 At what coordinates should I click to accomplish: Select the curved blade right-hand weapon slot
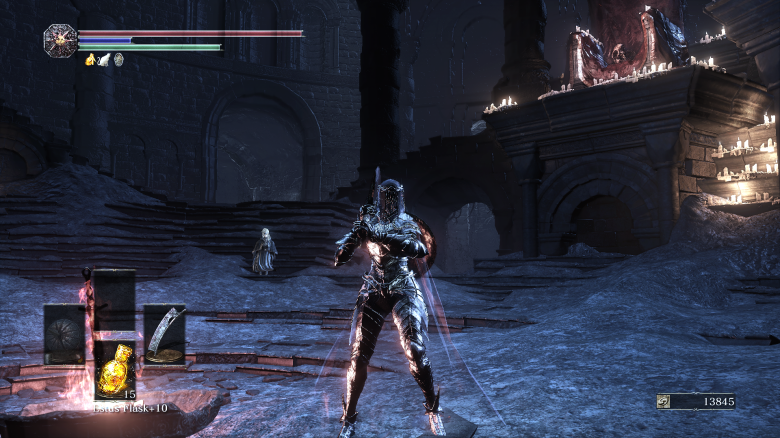click(x=164, y=334)
